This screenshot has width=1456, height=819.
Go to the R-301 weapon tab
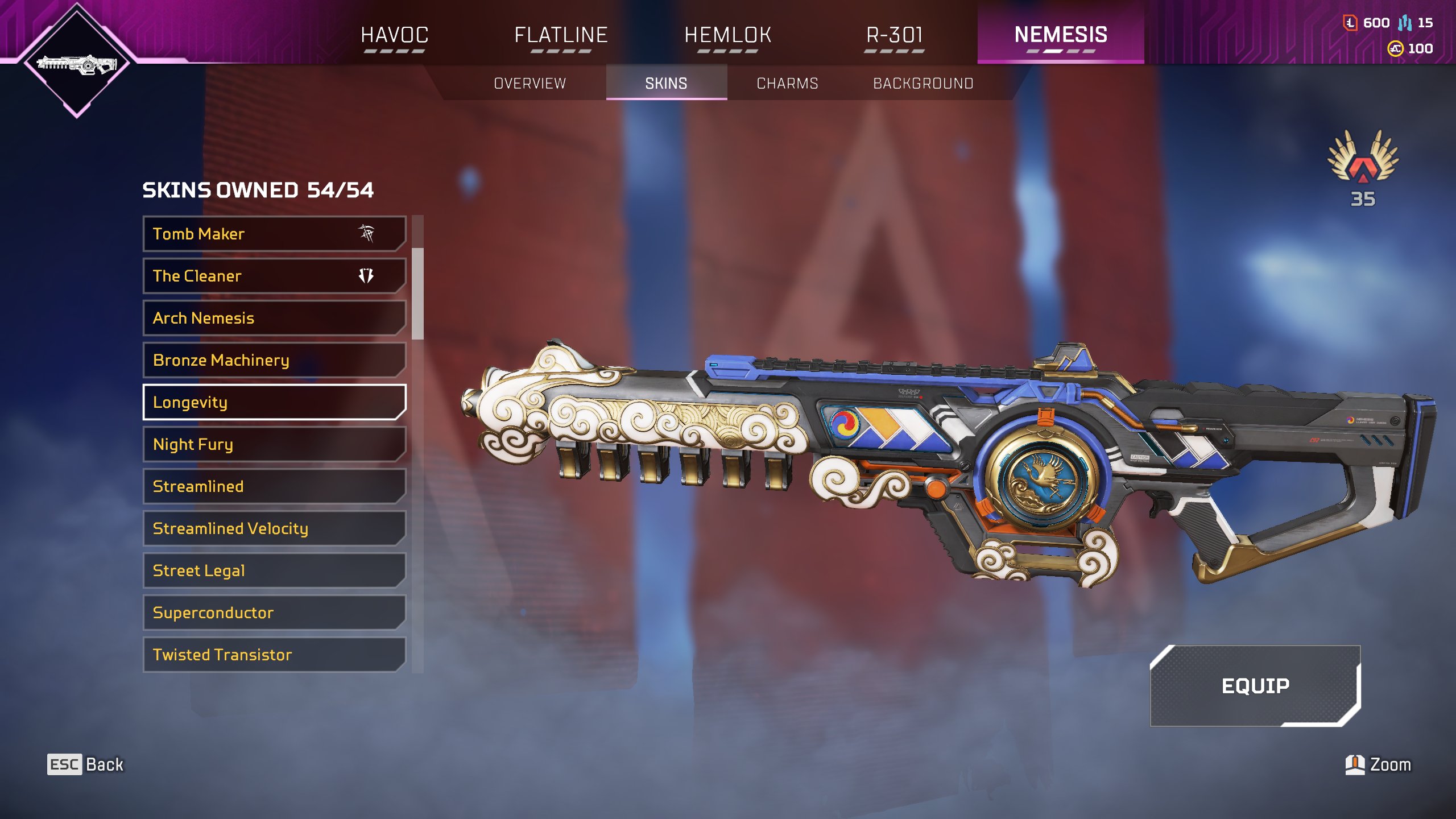894,35
